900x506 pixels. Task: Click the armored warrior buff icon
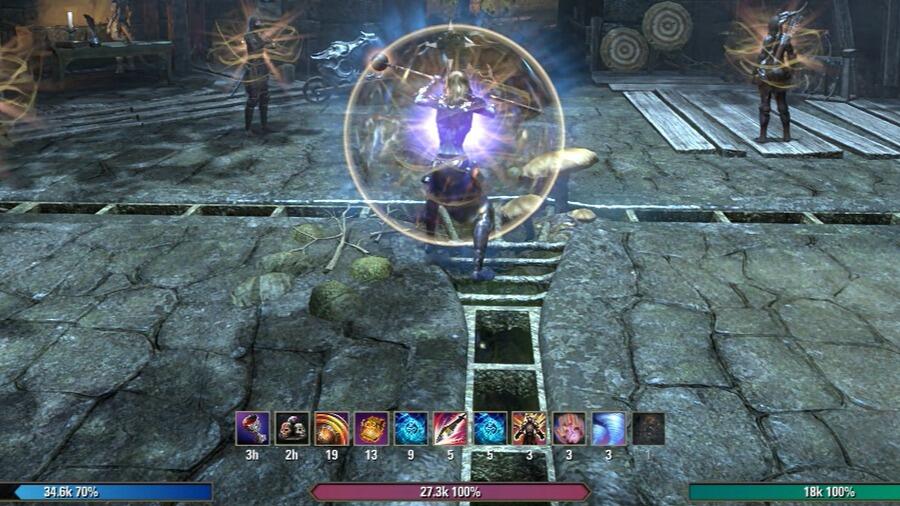tap(529, 428)
